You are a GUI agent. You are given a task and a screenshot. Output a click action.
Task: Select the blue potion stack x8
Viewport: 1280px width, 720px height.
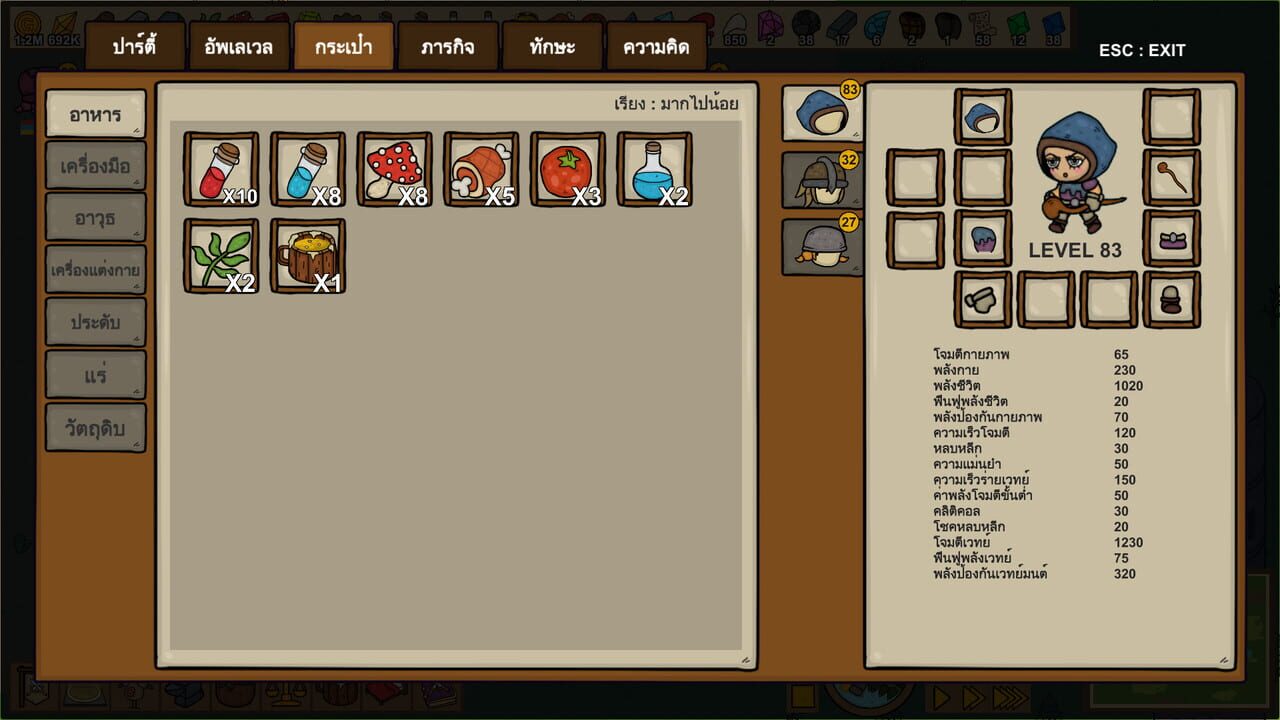point(307,168)
